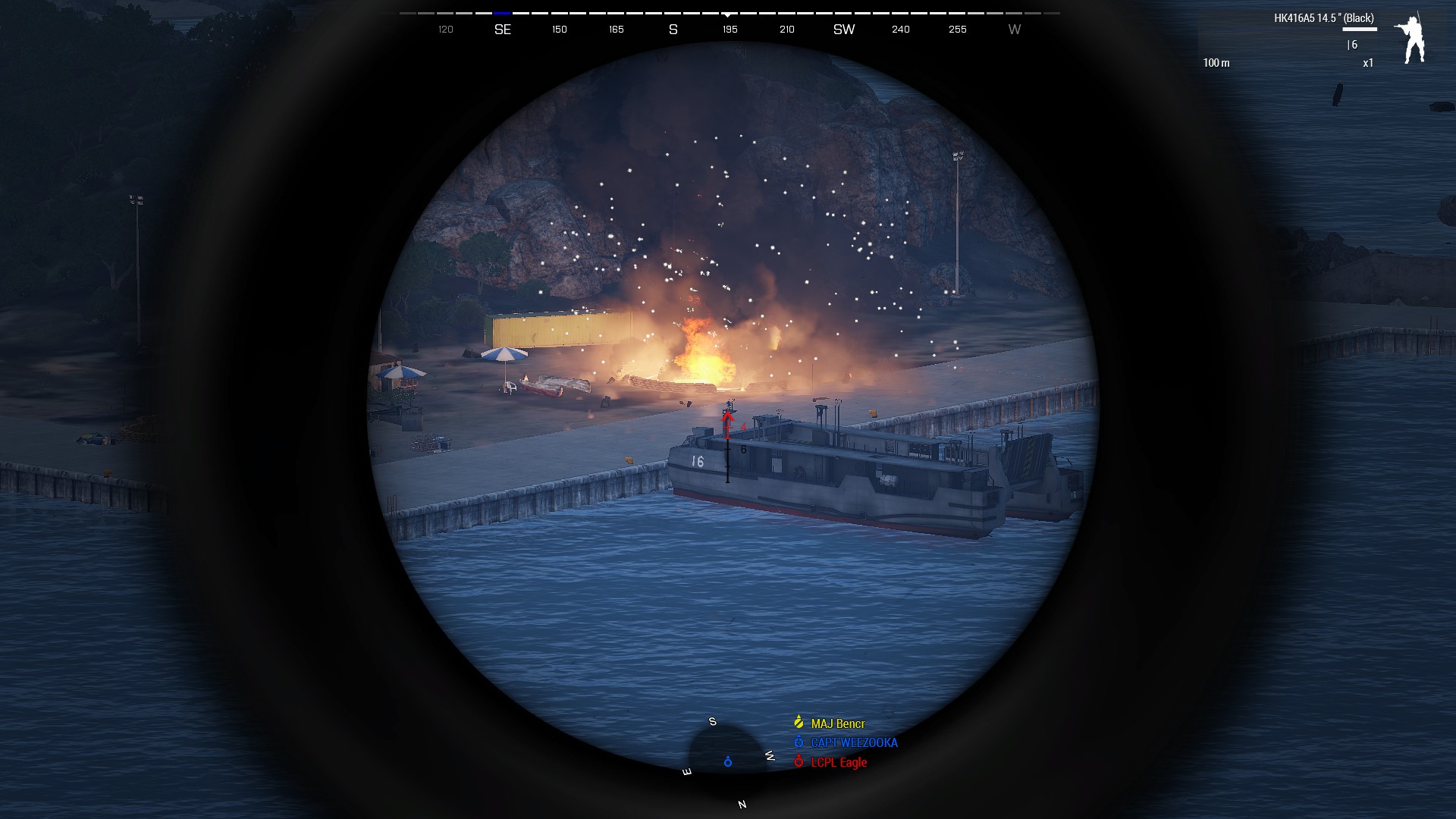The height and width of the screenshot is (819, 1456).
Task: Click LCPL Eagle's red unit role icon
Action: pyautogui.click(x=798, y=763)
